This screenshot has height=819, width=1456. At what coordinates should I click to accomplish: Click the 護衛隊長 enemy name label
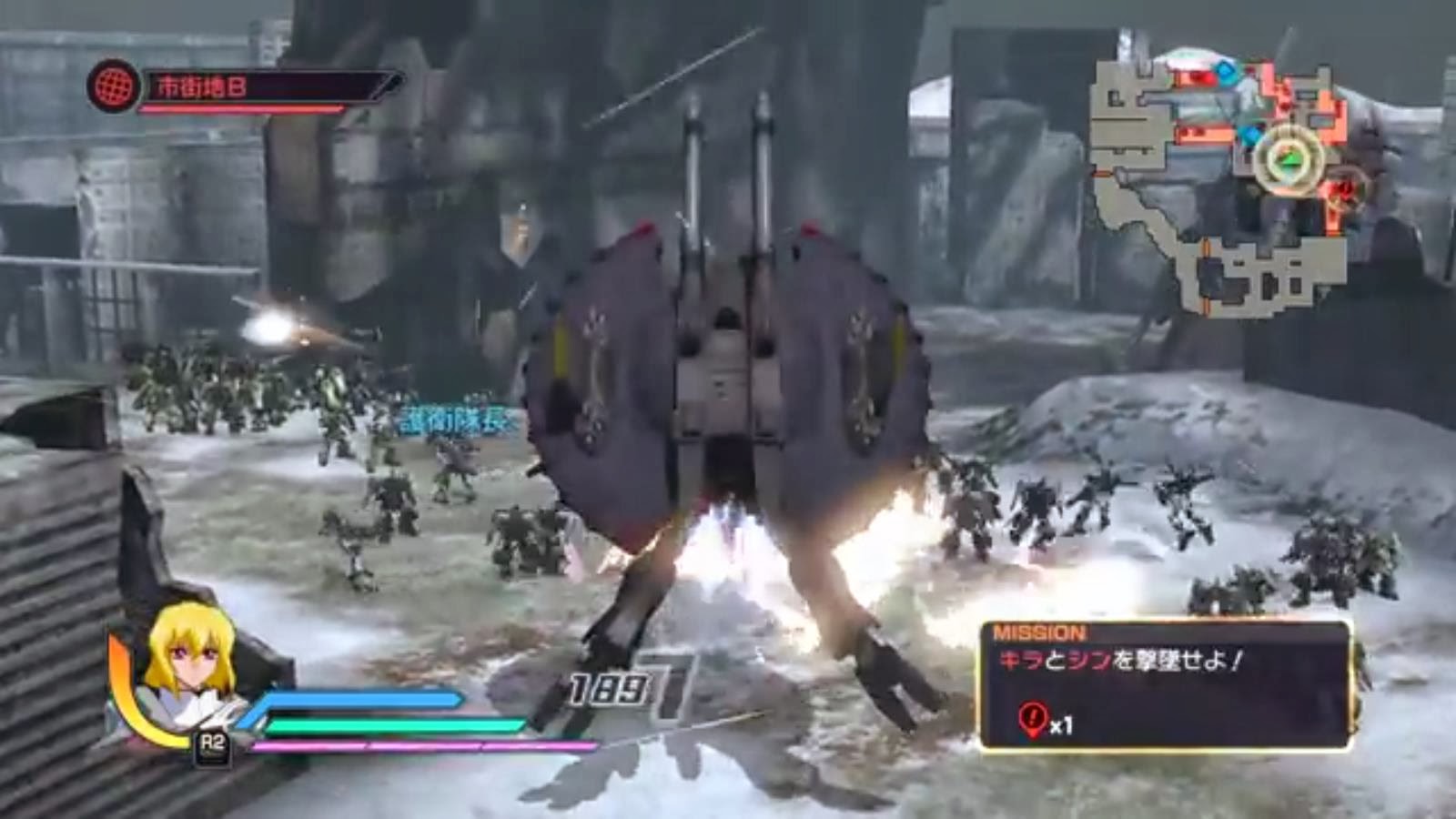[452, 419]
